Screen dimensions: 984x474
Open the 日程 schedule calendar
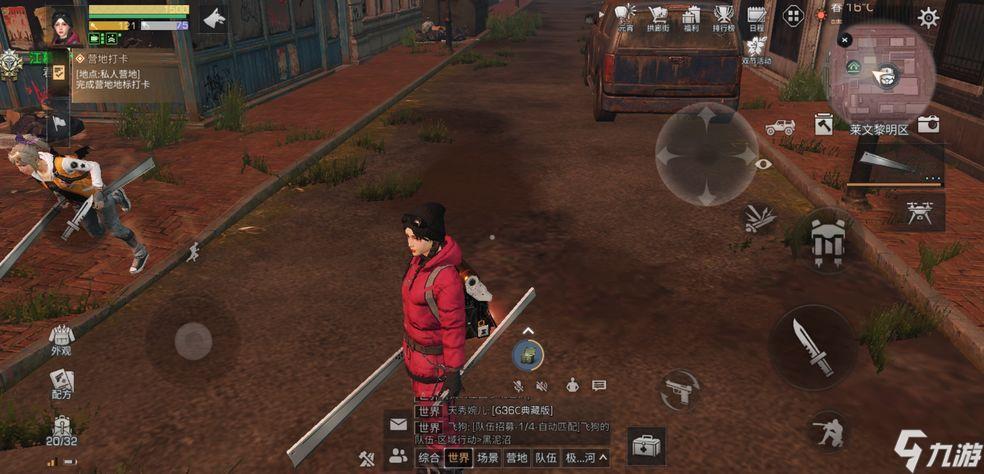tap(756, 17)
